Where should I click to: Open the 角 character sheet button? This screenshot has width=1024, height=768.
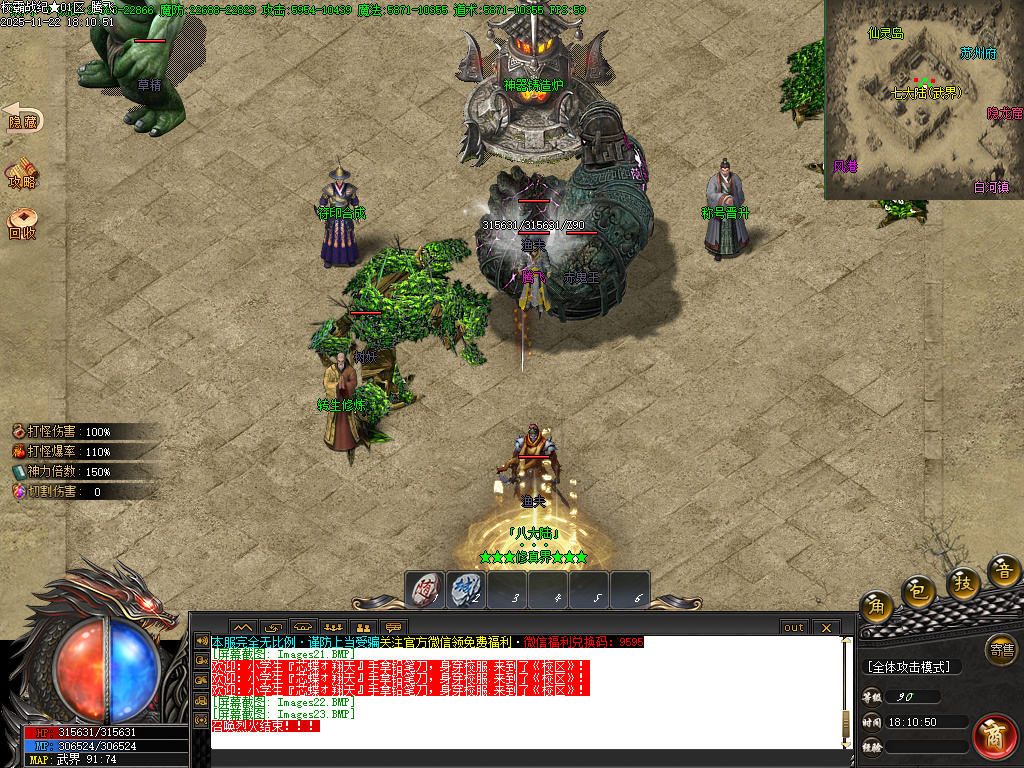point(877,606)
